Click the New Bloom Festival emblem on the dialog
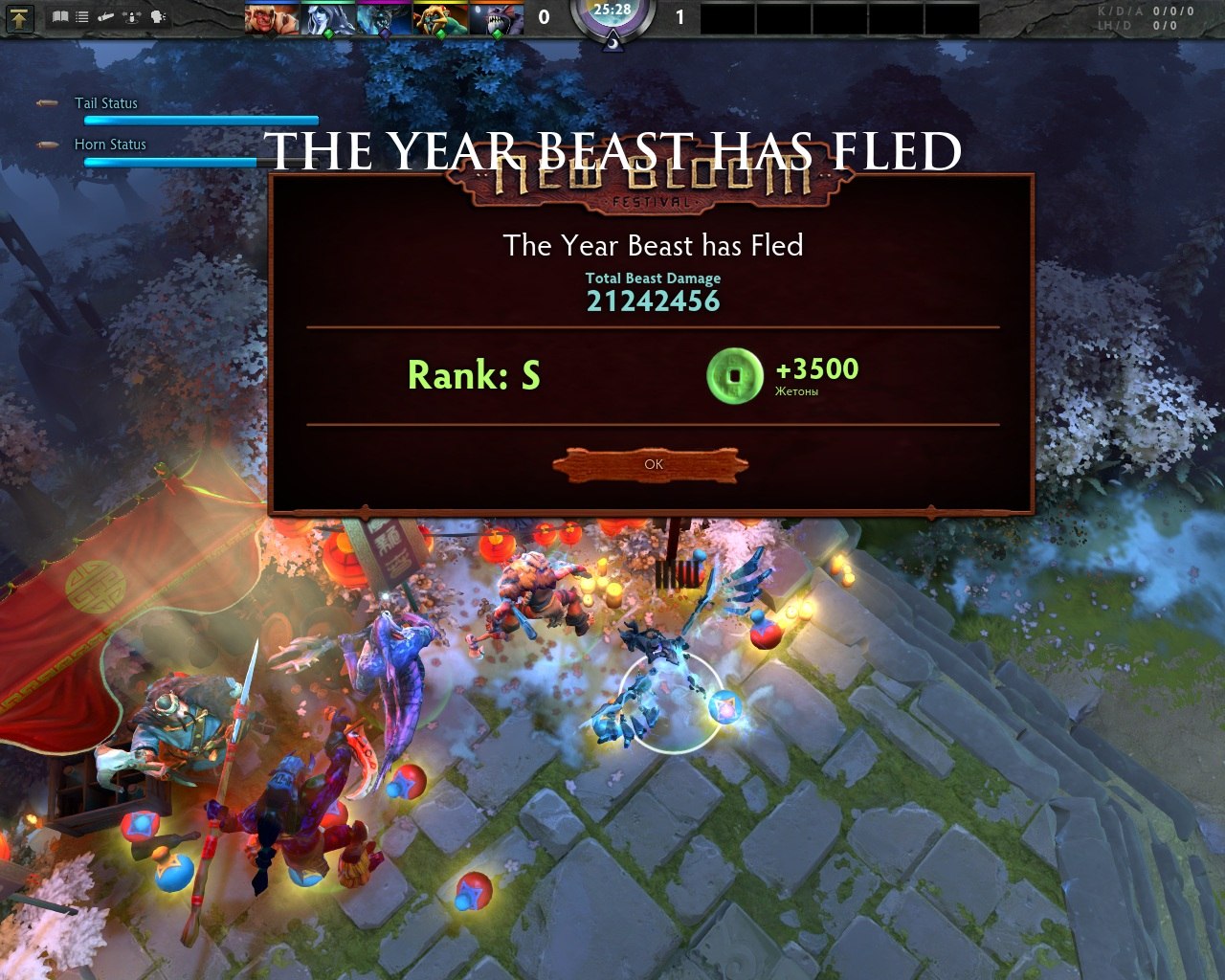 654,189
